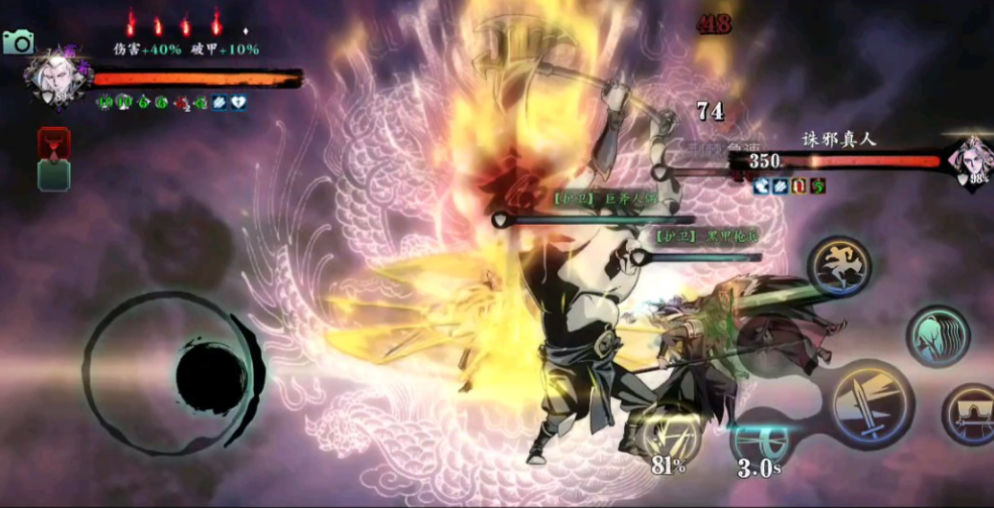994x508 pixels.
Task: Trigger the leaping figure dodge skill
Action: pos(839,265)
